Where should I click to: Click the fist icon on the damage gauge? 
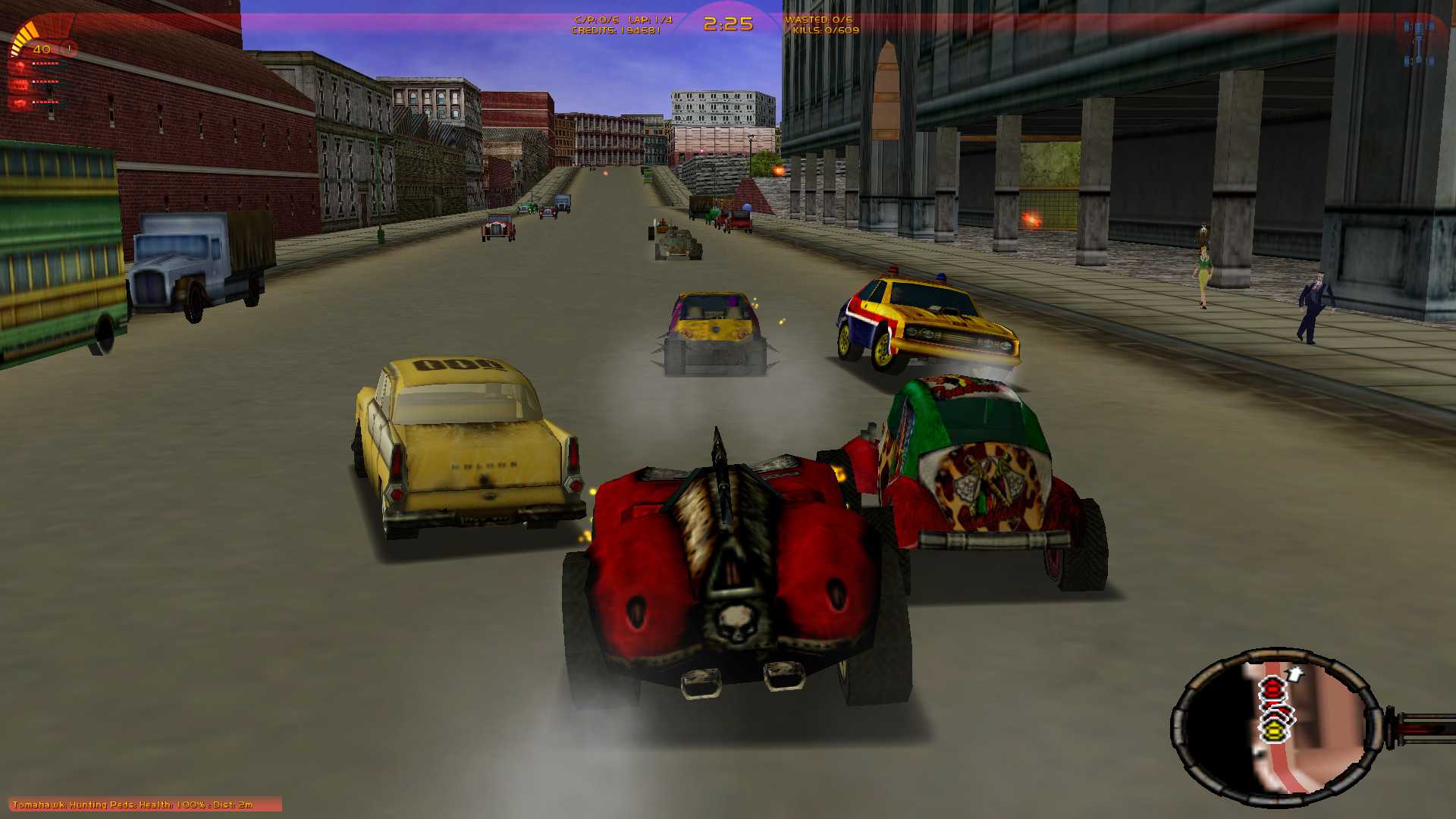click(x=20, y=67)
